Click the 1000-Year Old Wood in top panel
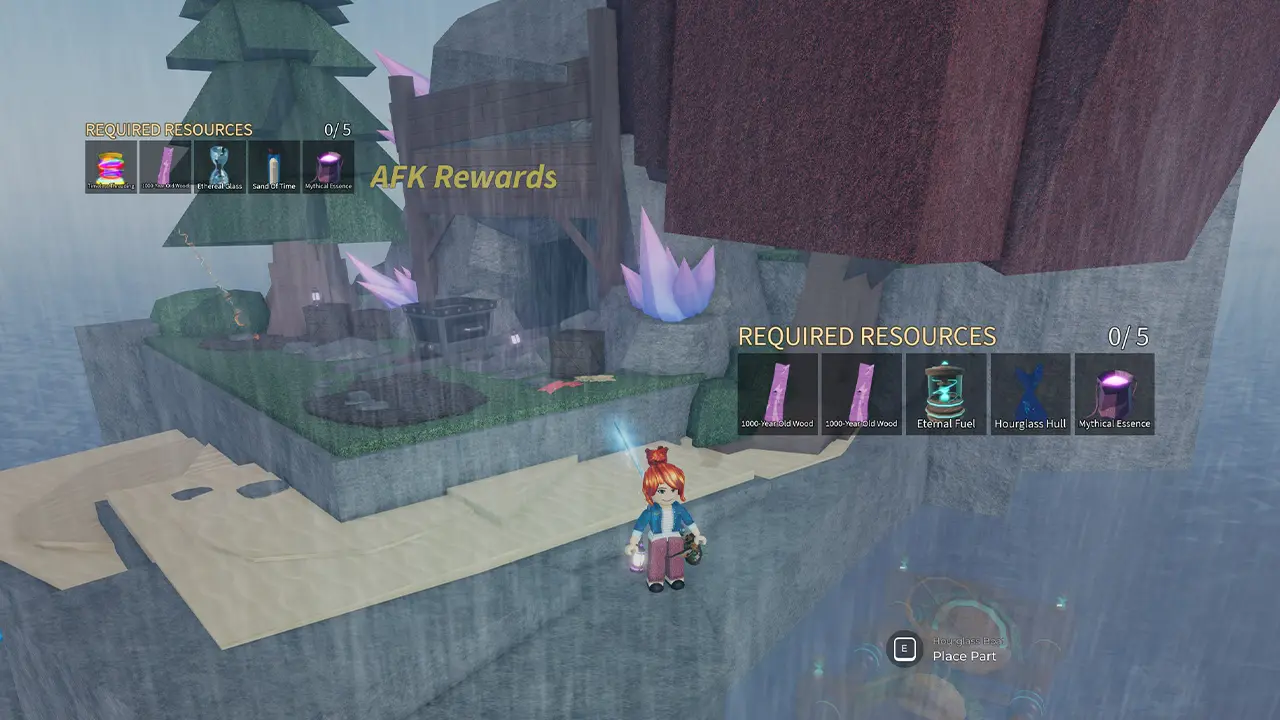The height and width of the screenshot is (720, 1280). point(164,166)
